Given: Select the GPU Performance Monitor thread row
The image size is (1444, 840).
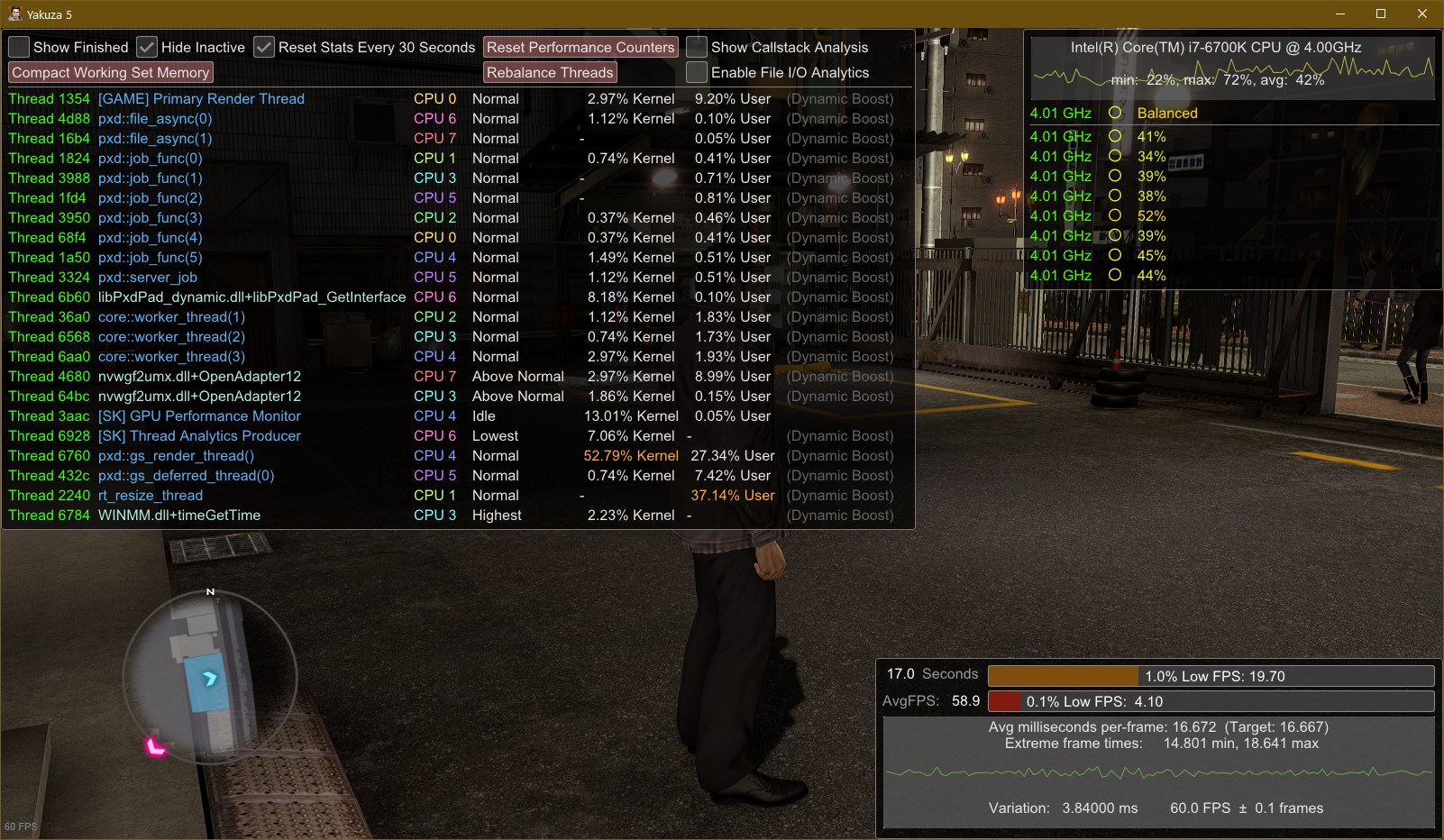Looking at the screenshot, I should tap(199, 415).
